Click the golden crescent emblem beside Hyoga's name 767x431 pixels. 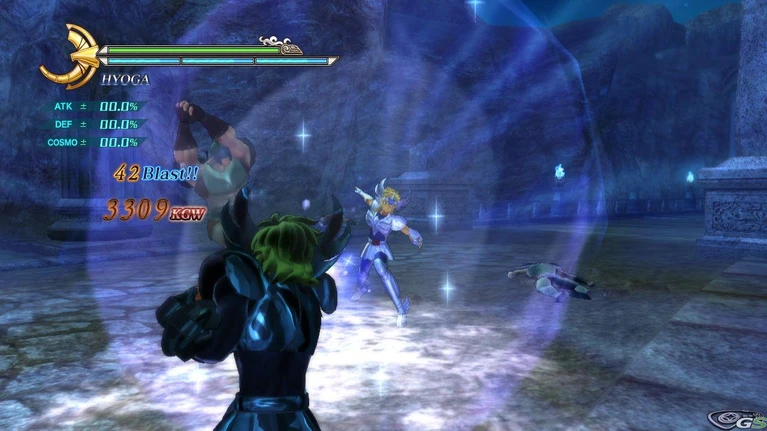click(x=66, y=57)
